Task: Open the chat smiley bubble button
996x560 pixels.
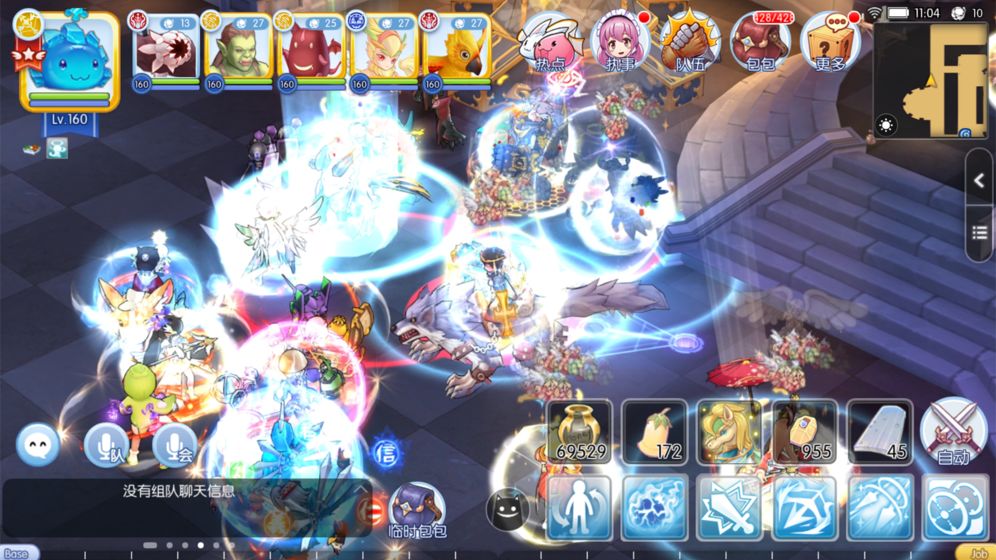Action: [38, 445]
